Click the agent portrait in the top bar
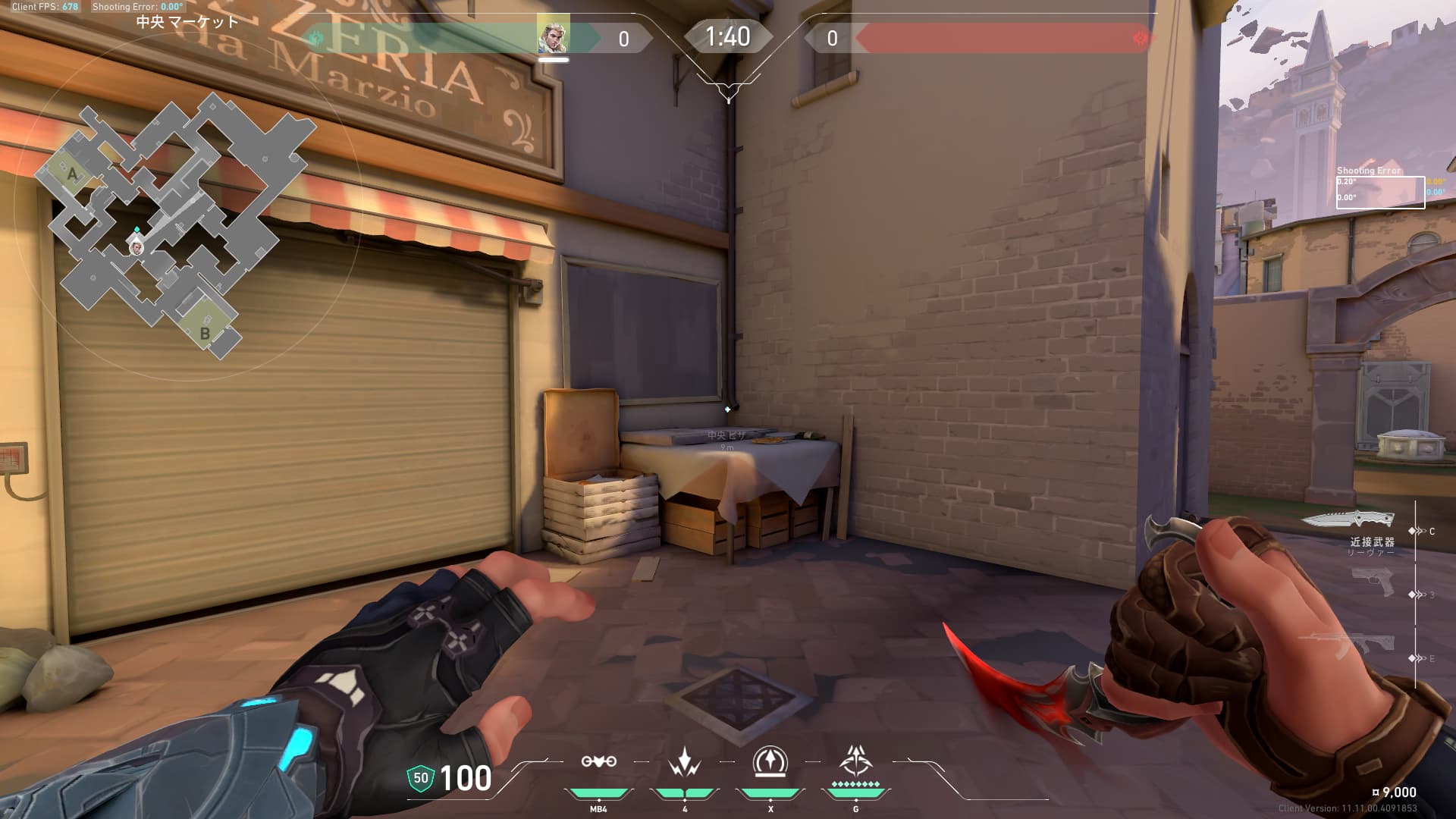The image size is (1456, 819). pos(553,35)
